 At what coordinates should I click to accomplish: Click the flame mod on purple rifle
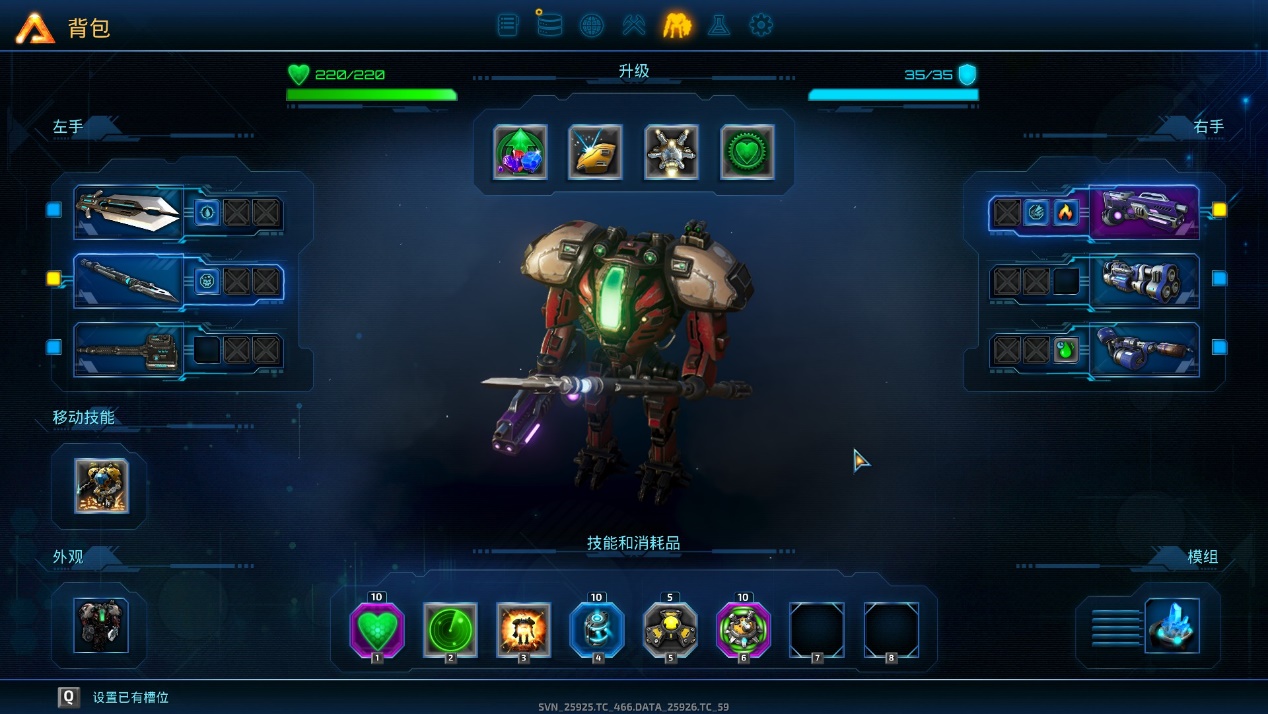[x=1066, y=212]
